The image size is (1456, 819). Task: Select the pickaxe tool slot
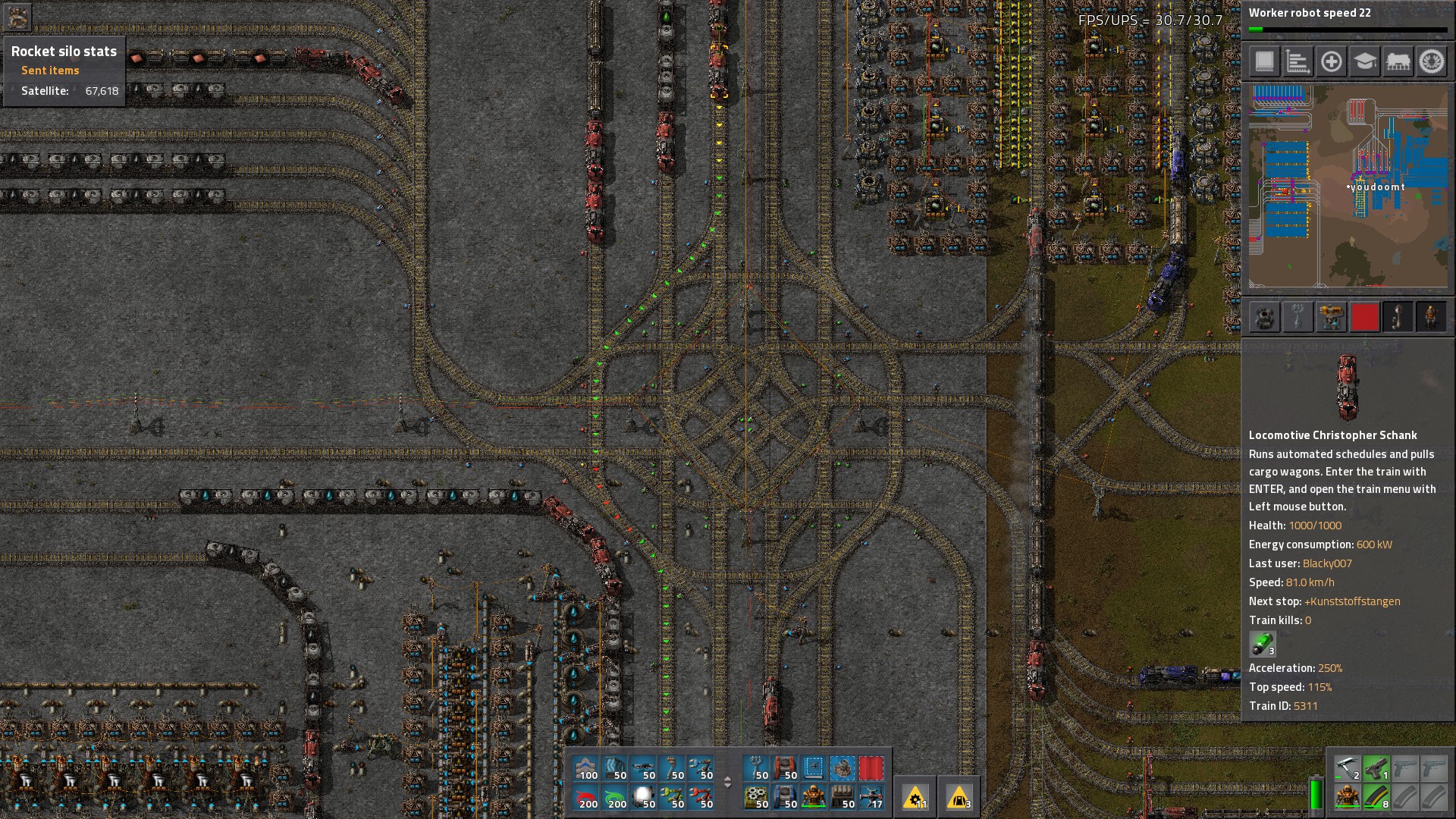pyautogui.click(x=1347, y=768)
